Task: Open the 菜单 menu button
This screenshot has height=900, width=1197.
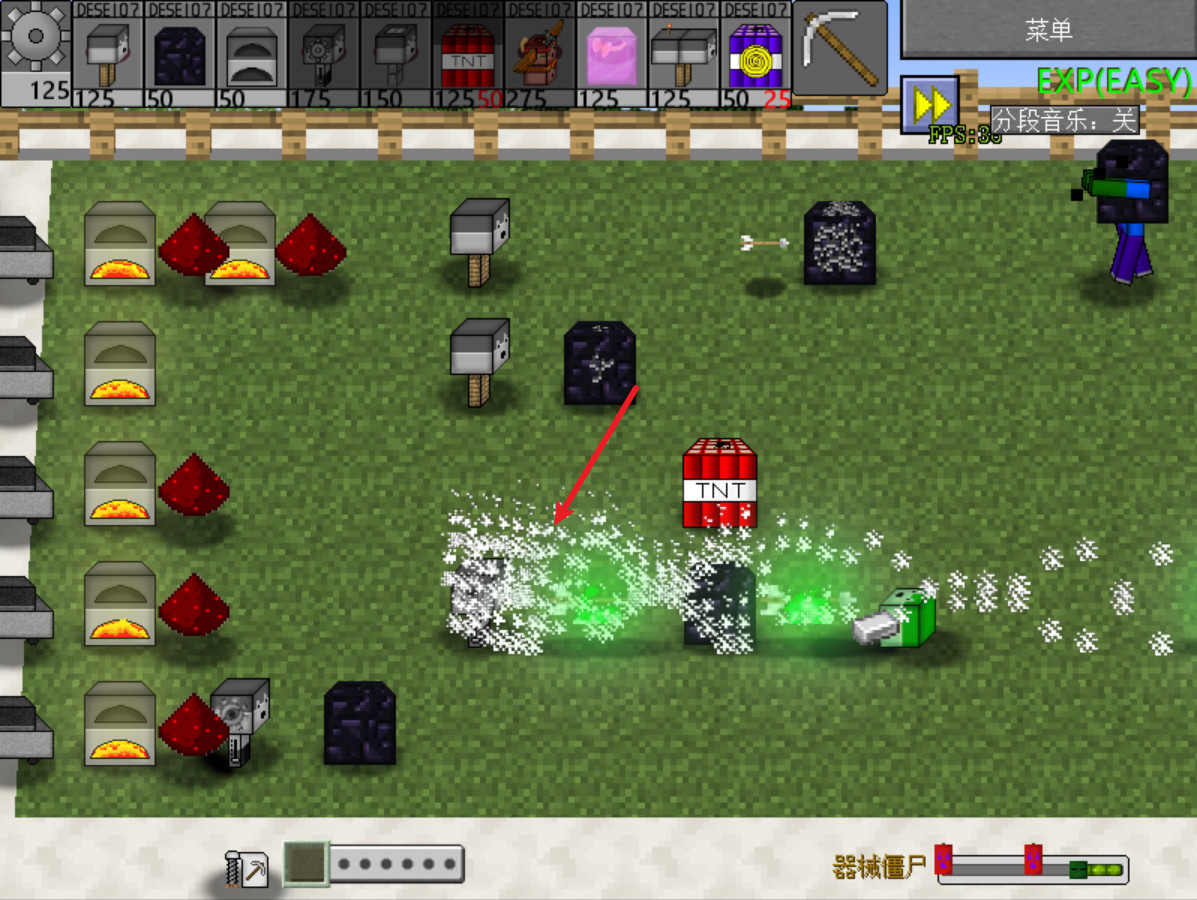Action: [x=1048, y=30]
